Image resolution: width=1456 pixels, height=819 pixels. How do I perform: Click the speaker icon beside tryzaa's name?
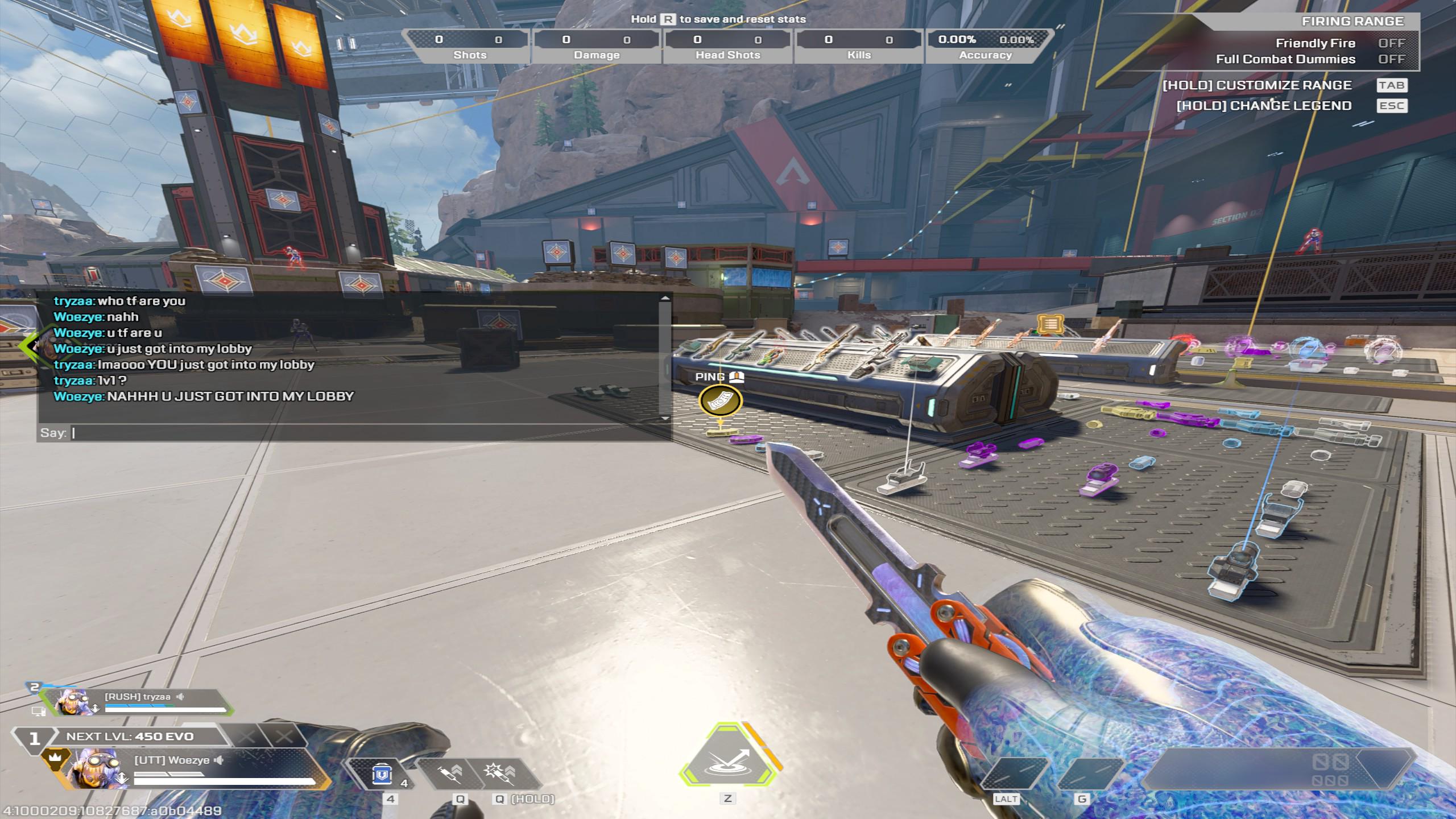[180, 697]
